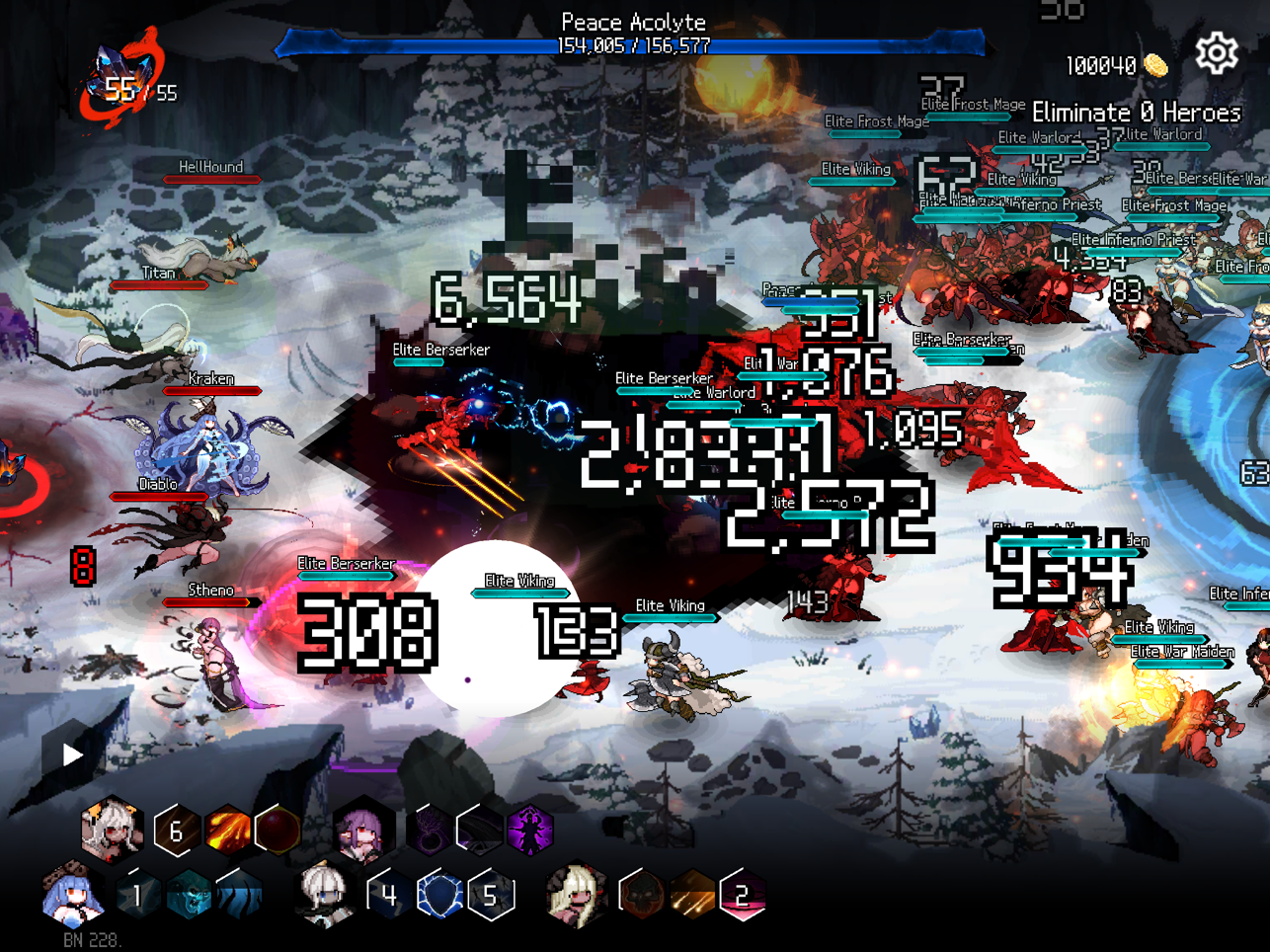Open the settings gear menu
This screenshot has width=1270, height=952.
(x=1217, y=53)
